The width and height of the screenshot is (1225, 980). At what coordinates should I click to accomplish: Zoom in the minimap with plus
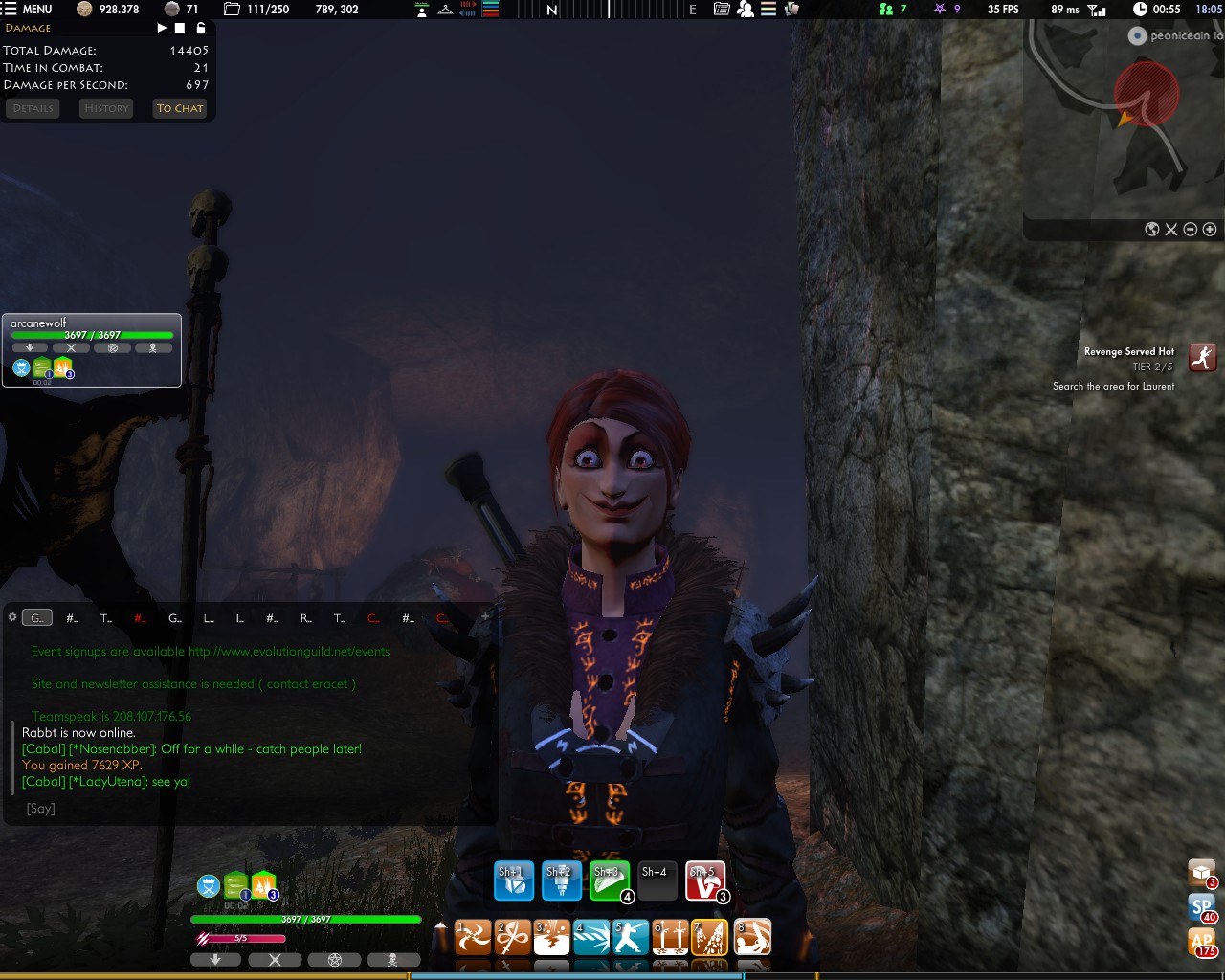1210,229
